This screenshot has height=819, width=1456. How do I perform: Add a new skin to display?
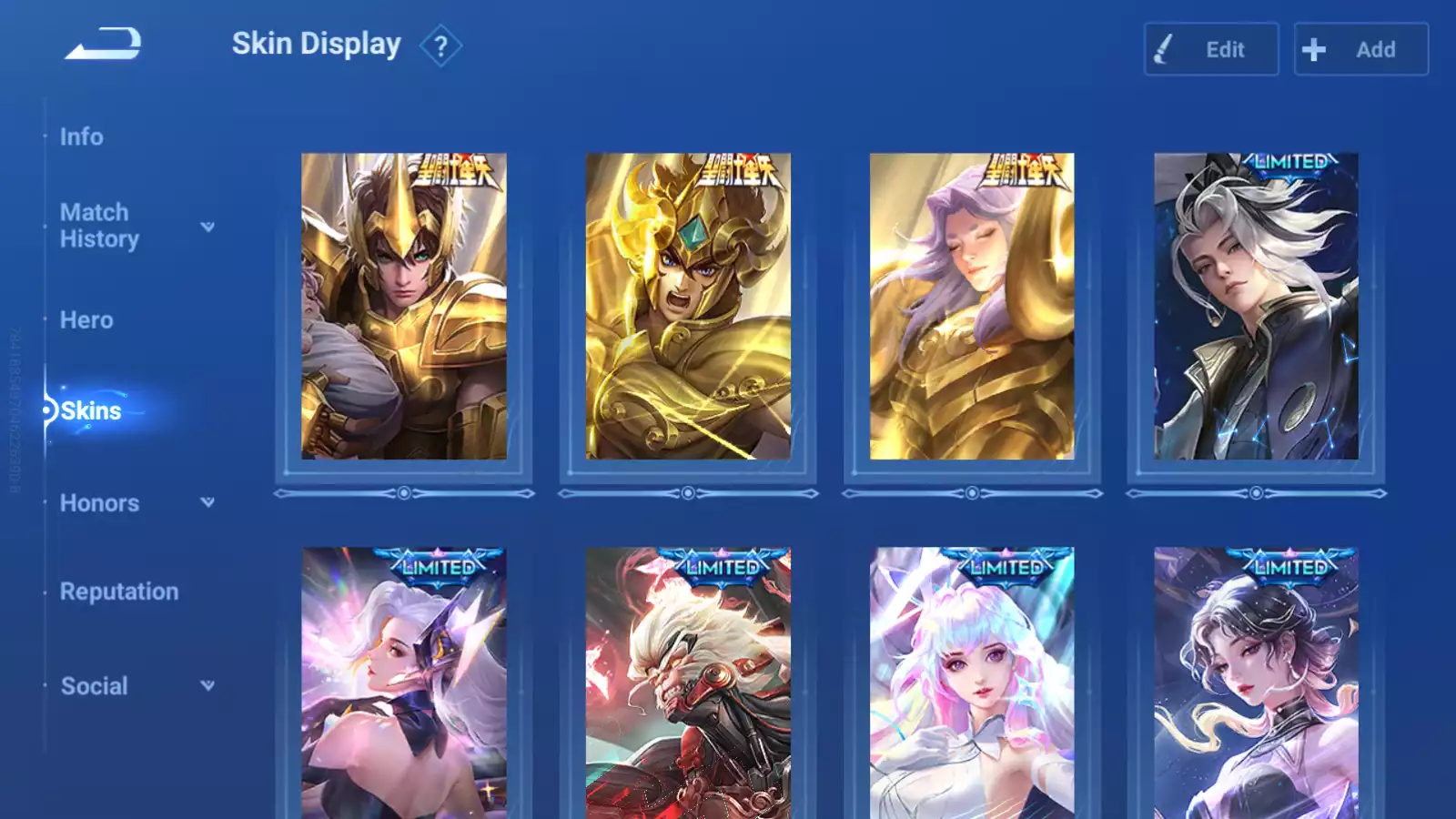(x=1360, y=49)
